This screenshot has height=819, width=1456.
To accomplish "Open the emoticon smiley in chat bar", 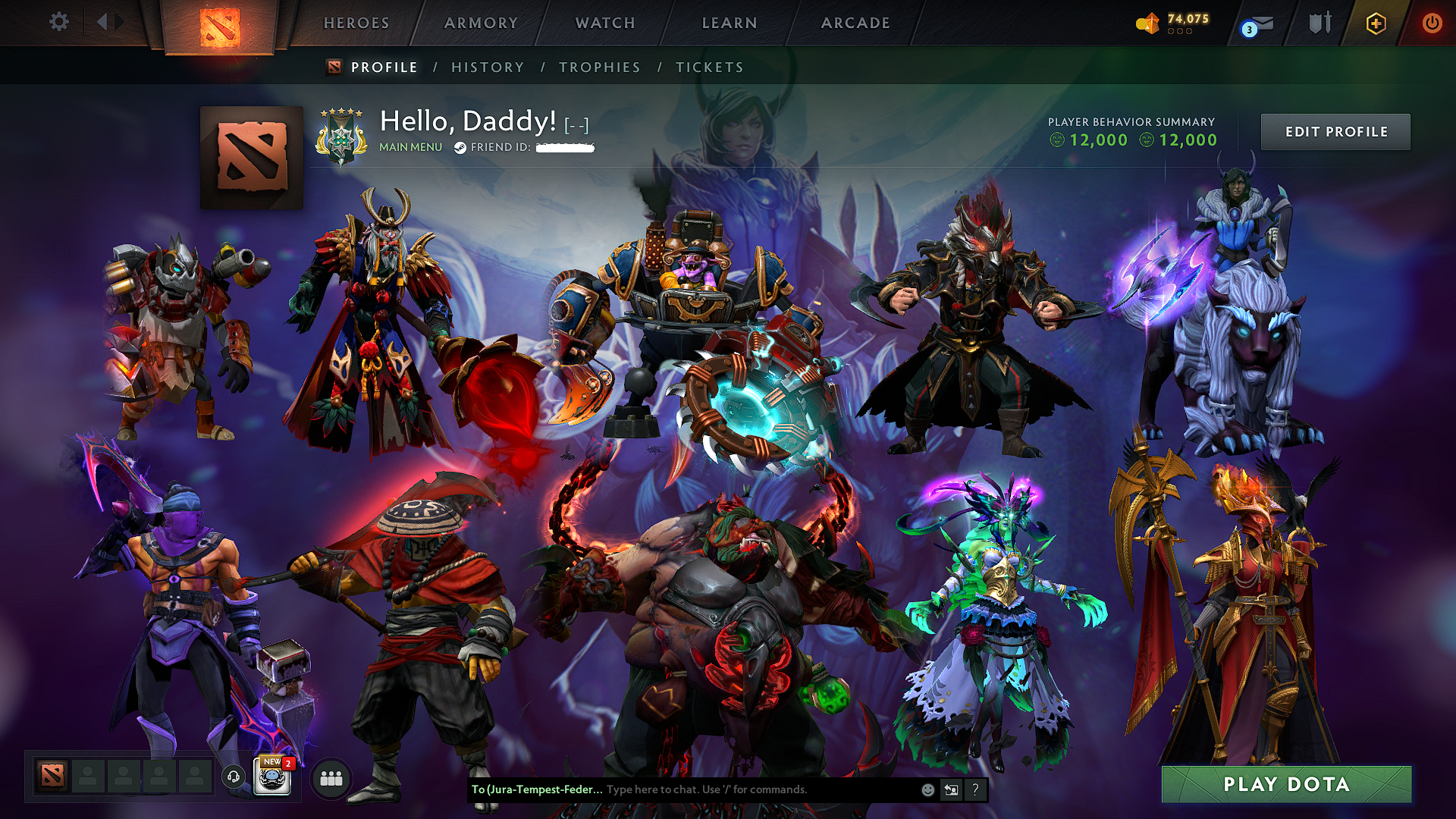I will pyautogui.click(x=927, y=790).
